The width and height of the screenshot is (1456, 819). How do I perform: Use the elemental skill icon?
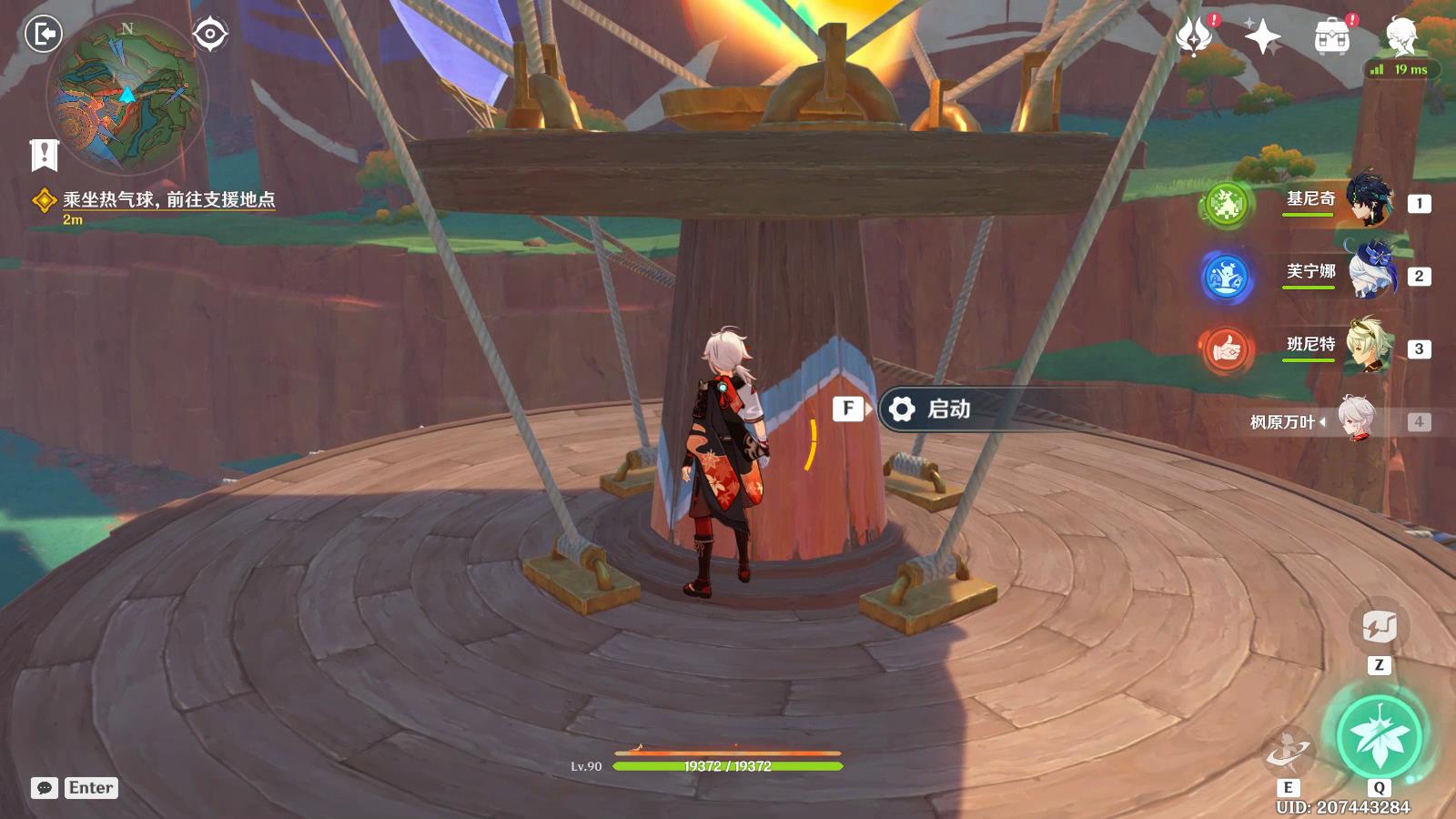click(1288, 752)
